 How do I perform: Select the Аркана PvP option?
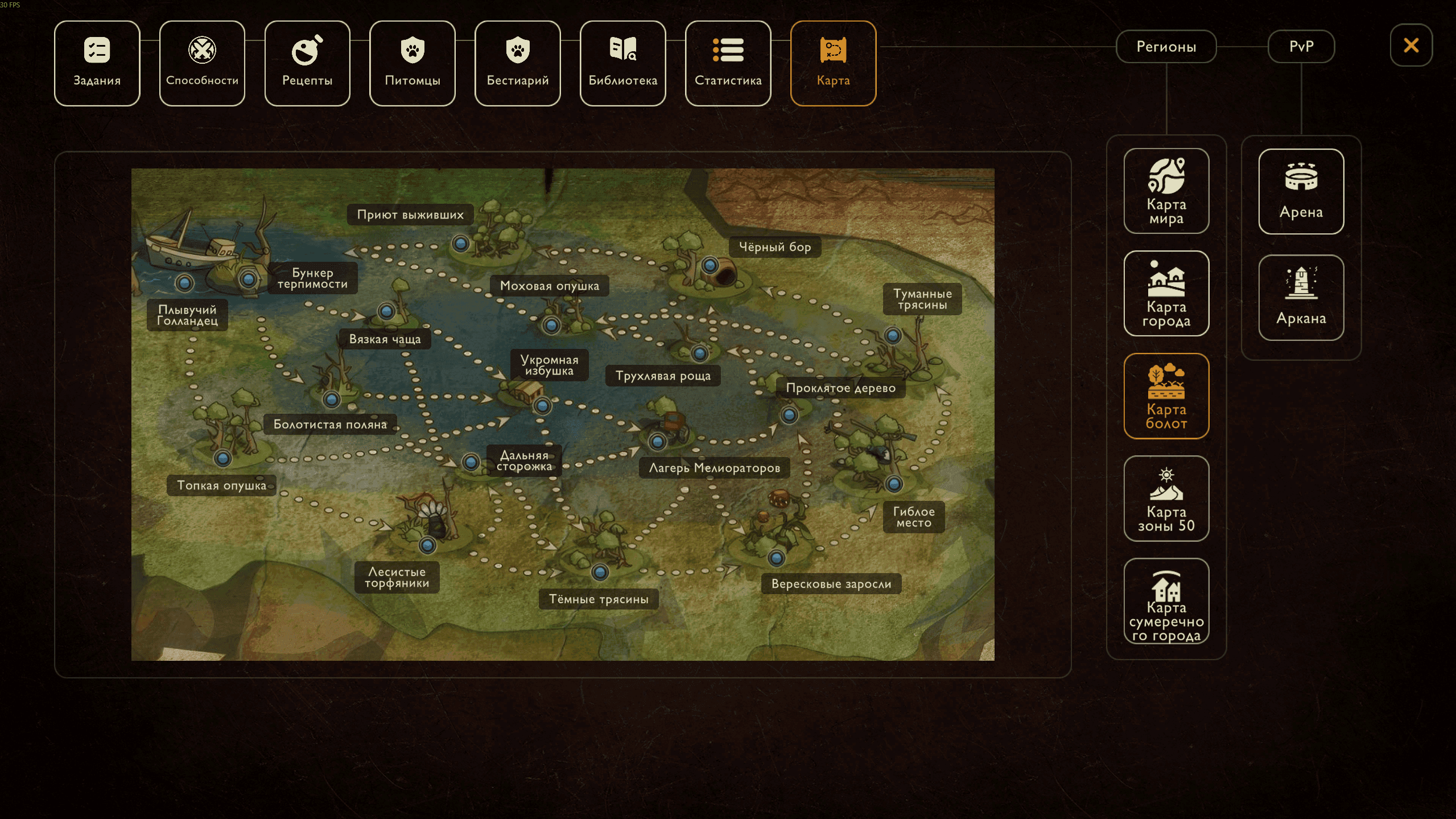click(1301, 297)
